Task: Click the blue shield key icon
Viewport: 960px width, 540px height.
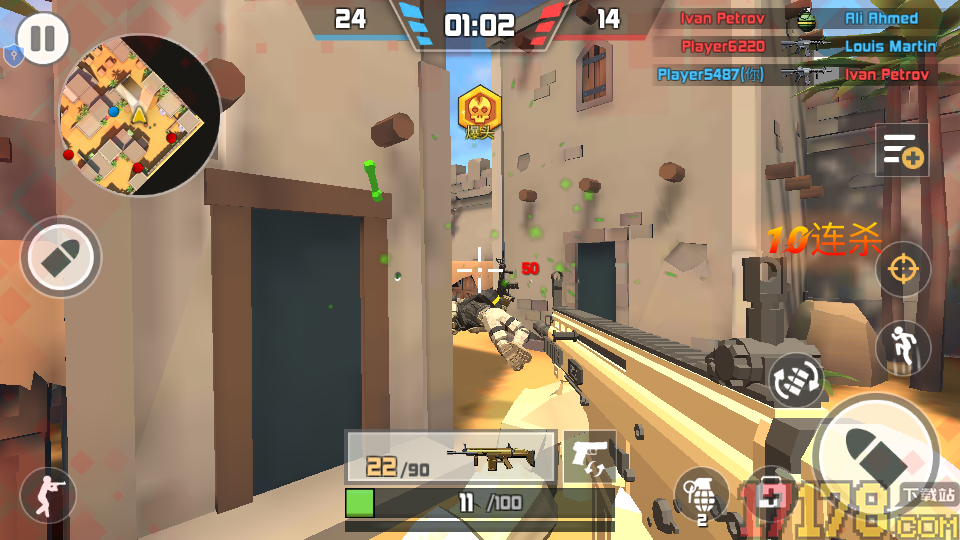Action: [12, 55]
